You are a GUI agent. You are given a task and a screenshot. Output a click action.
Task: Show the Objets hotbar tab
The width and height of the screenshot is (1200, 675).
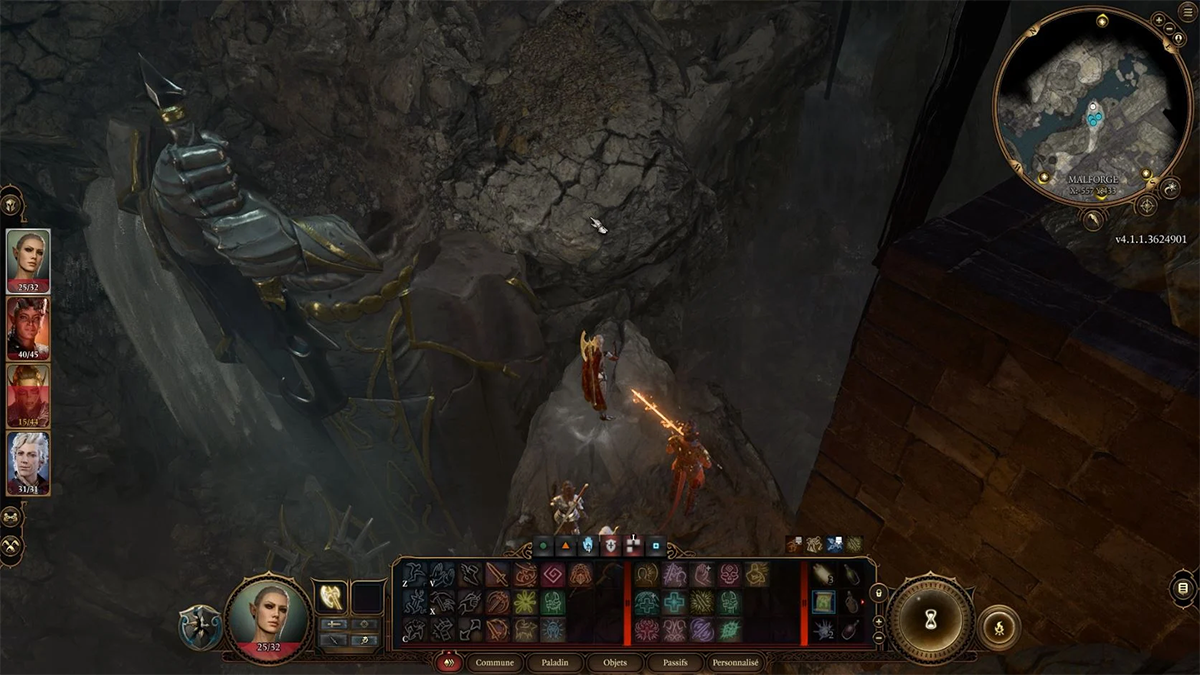click(615, 662)
